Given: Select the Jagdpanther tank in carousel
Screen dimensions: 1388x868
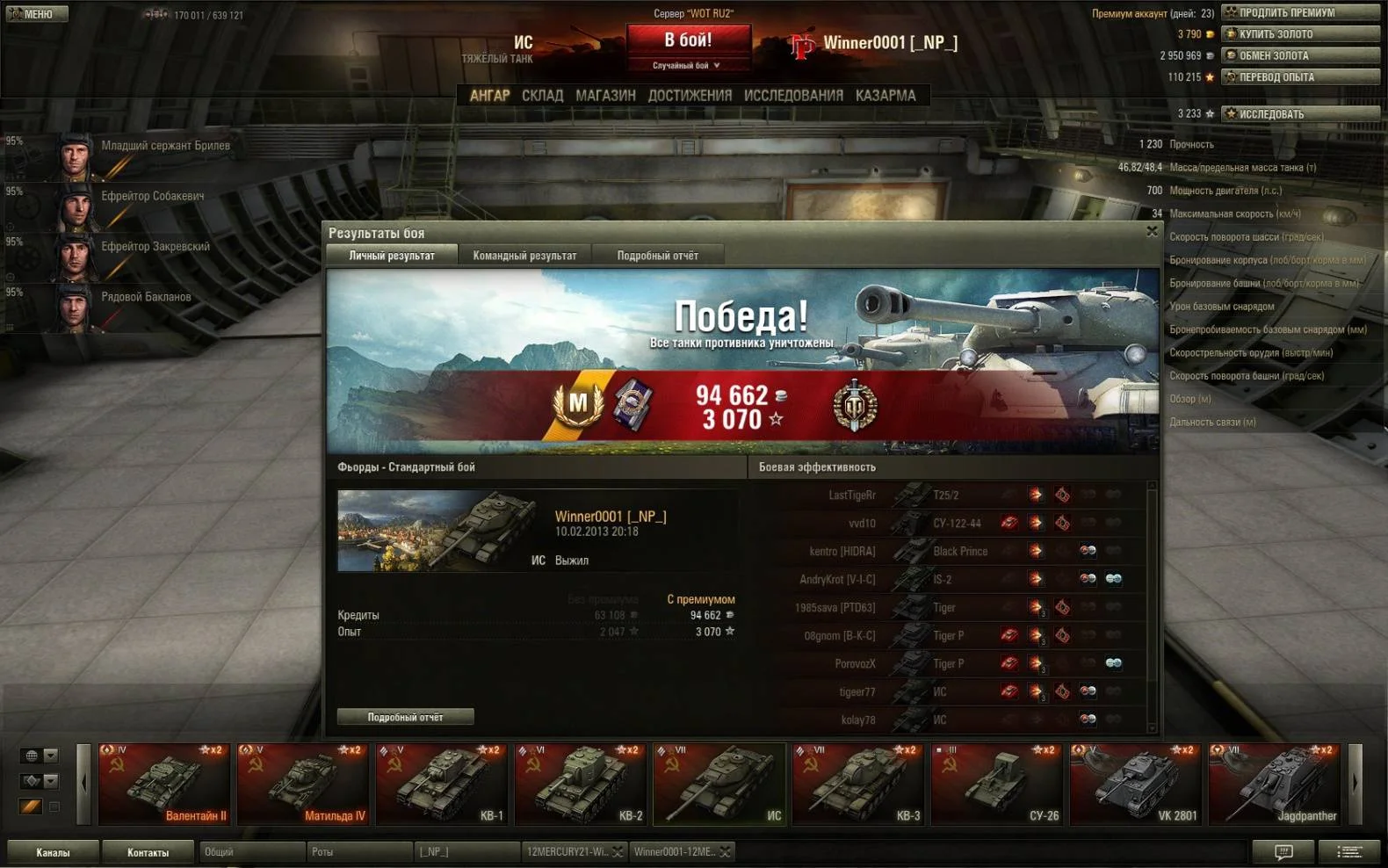Looking at the screenshot, I should point(1274,785).
